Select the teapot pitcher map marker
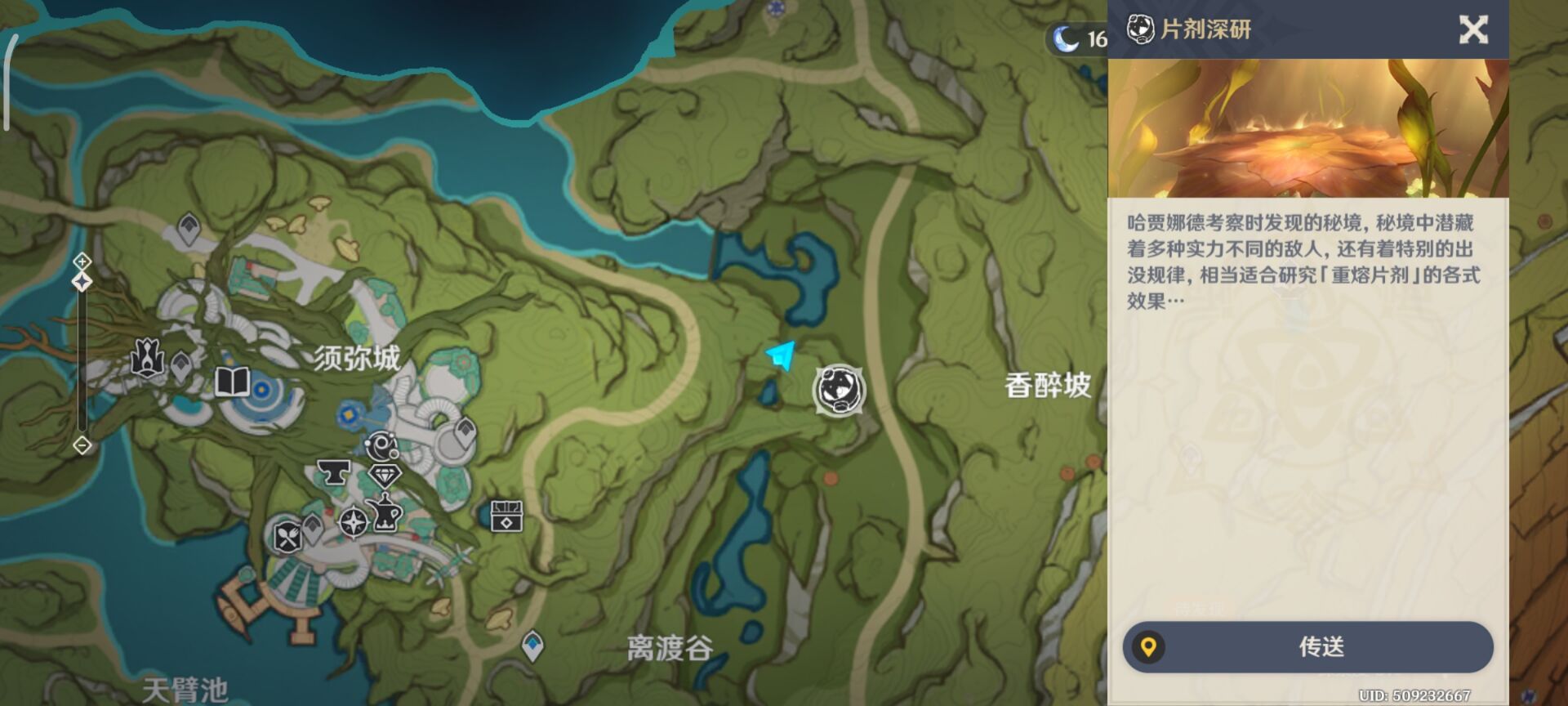This screenshot has width=1568, height=706. click(385, 514)
